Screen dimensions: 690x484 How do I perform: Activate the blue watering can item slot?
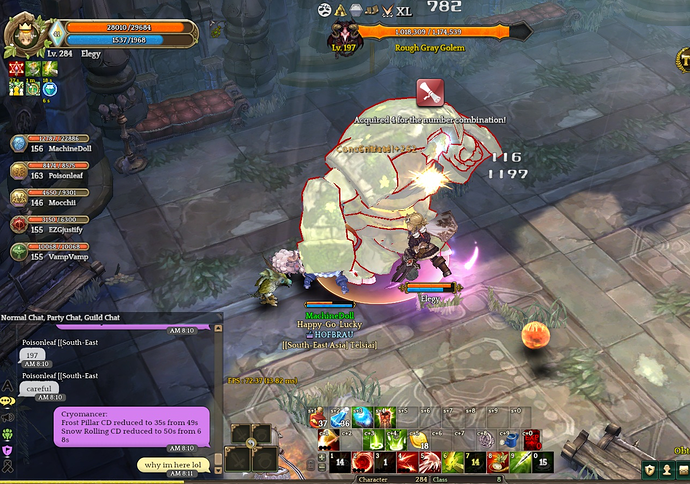(x=511, y=439)
